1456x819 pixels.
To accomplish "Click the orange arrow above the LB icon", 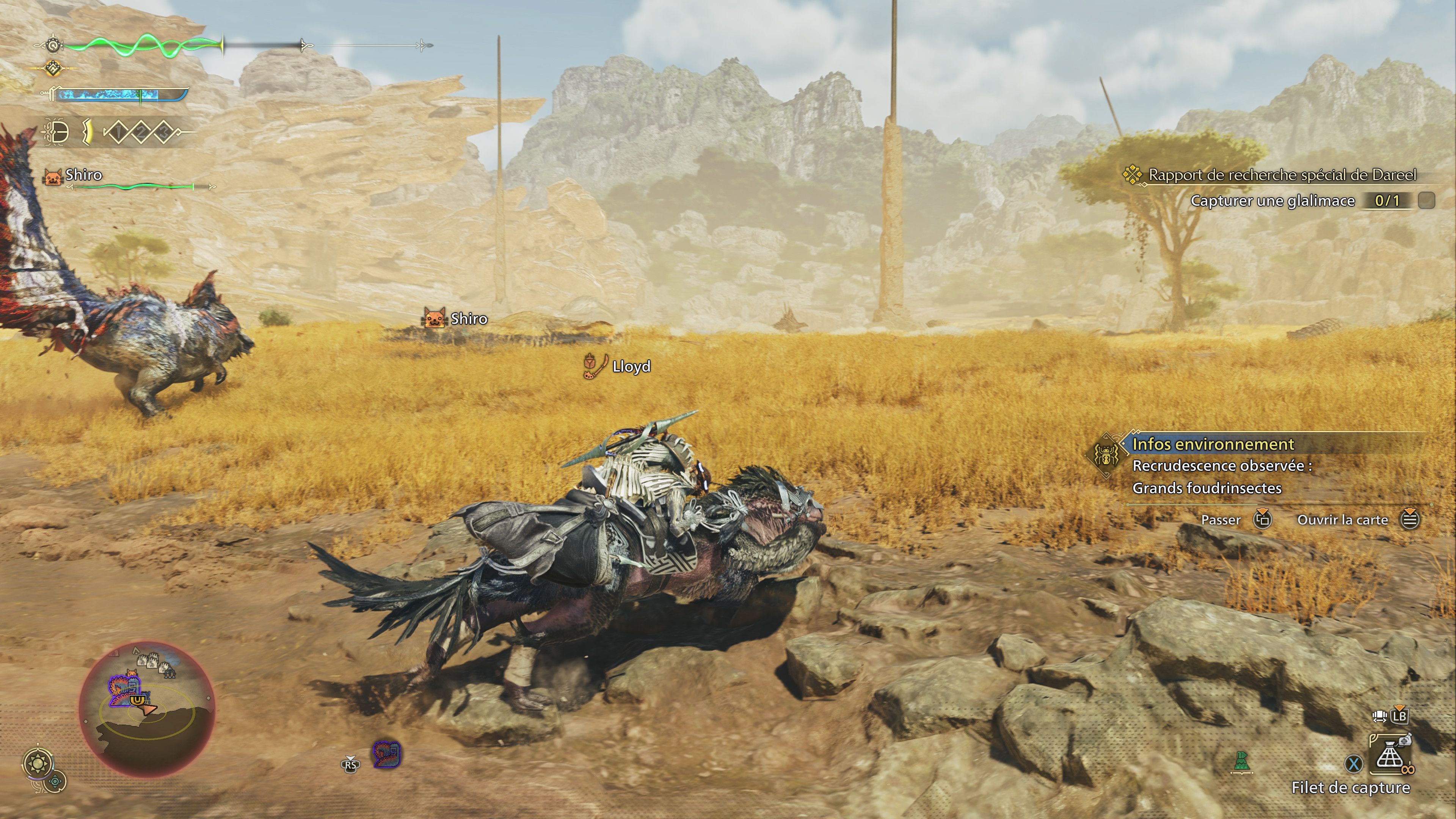I will tap(1400, 708).
